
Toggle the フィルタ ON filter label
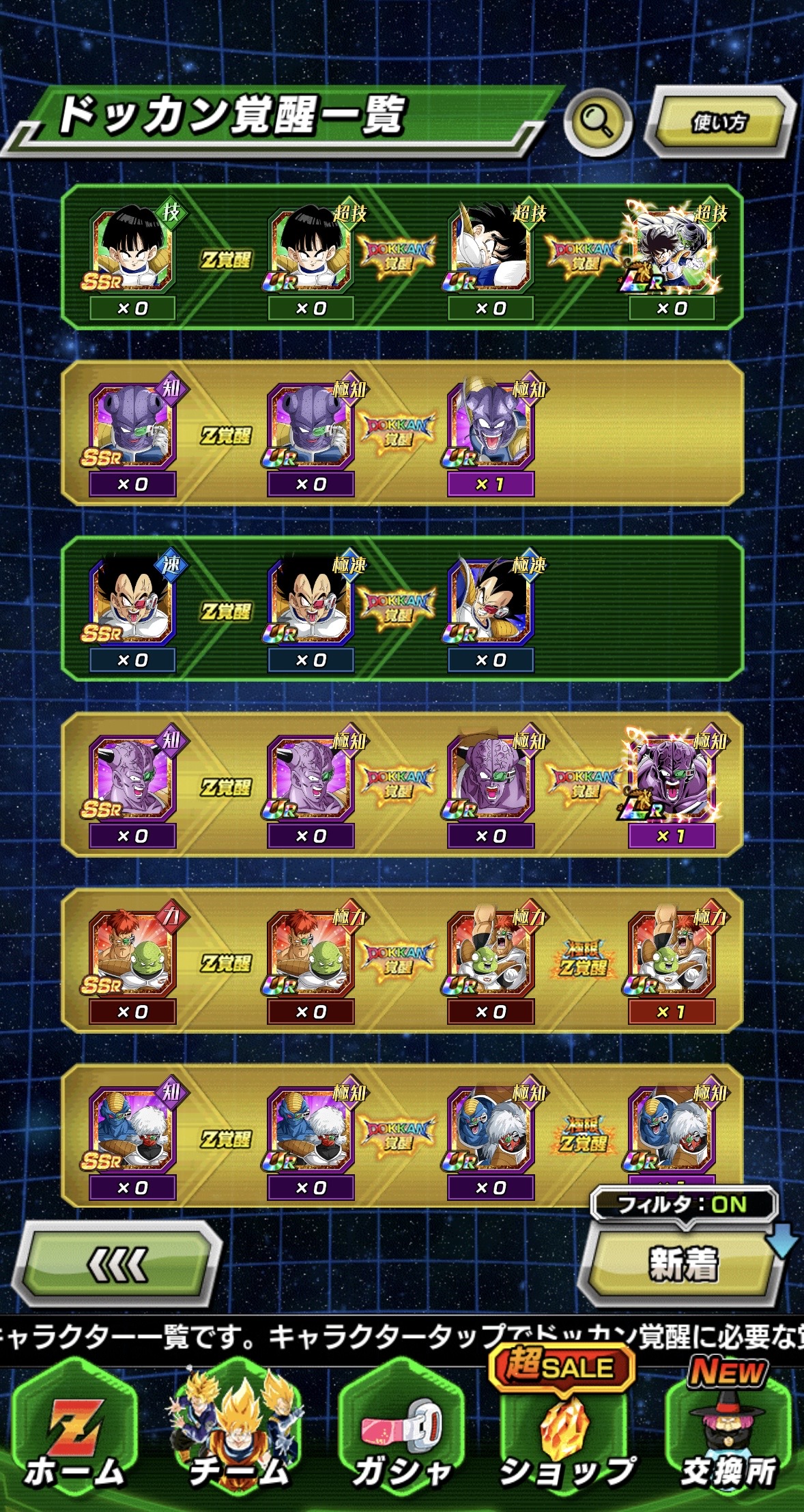click(x=683, y=1204)
